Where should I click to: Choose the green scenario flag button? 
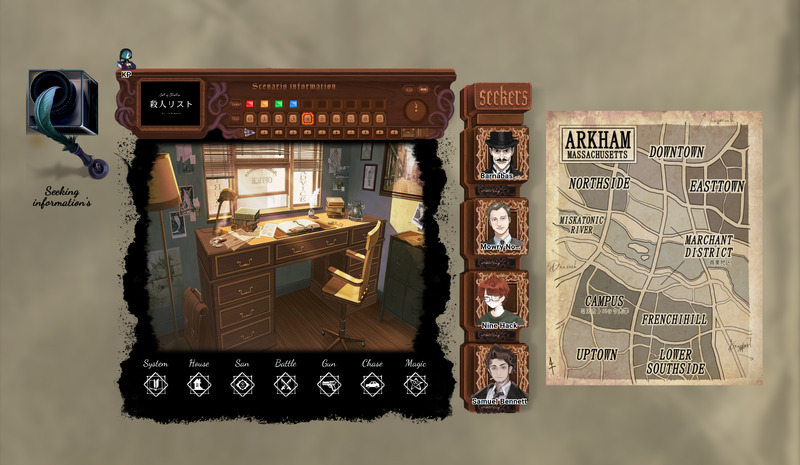click(x=279, y=102)
